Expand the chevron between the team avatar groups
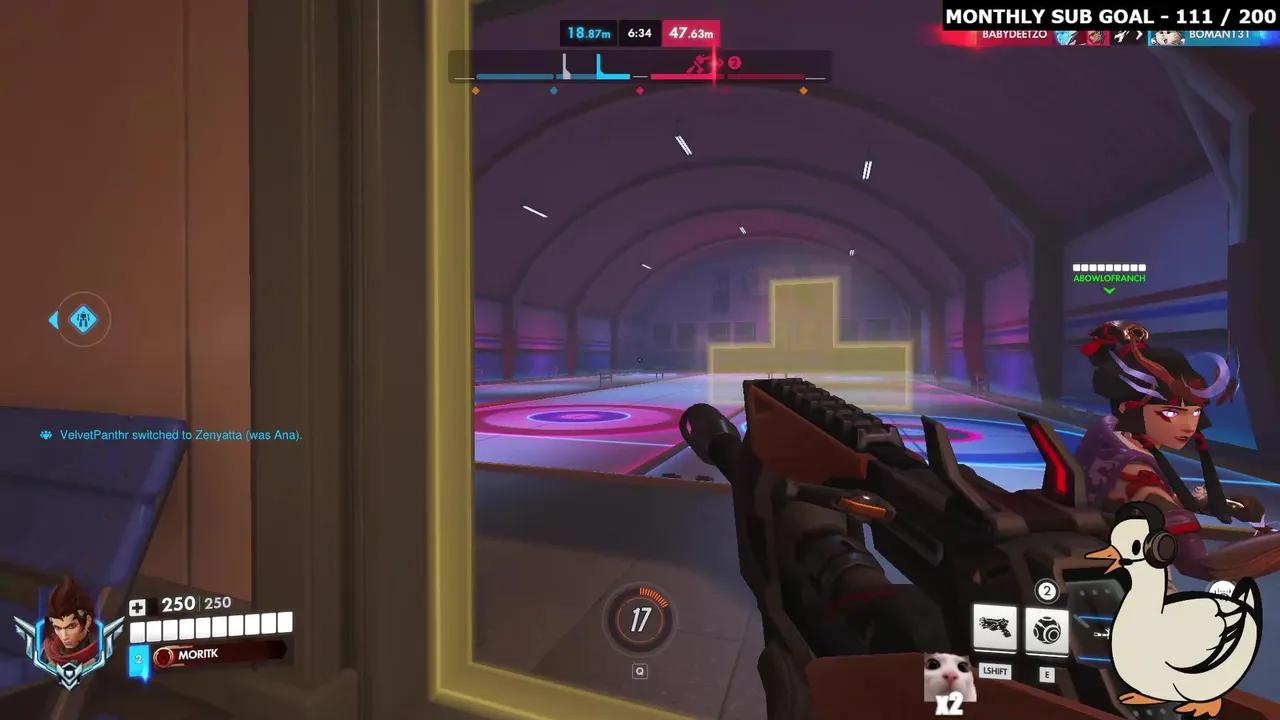The width and height of the screenshot is (1280, 720). click(1139, 37)
